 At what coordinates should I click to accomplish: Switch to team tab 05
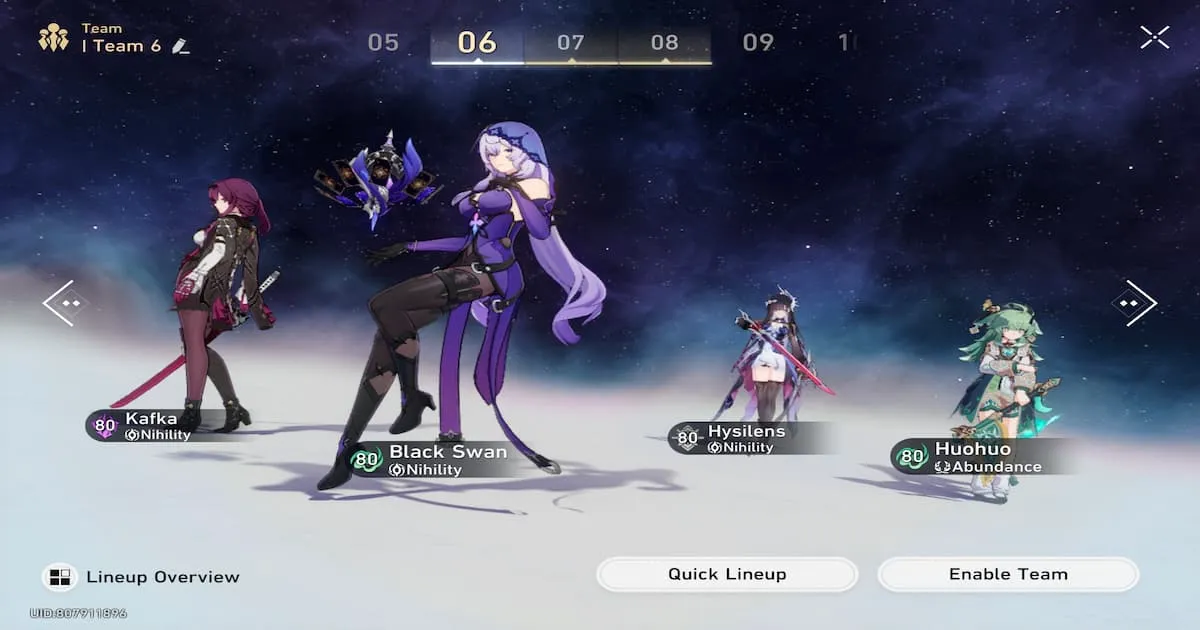tap(383, 43)
